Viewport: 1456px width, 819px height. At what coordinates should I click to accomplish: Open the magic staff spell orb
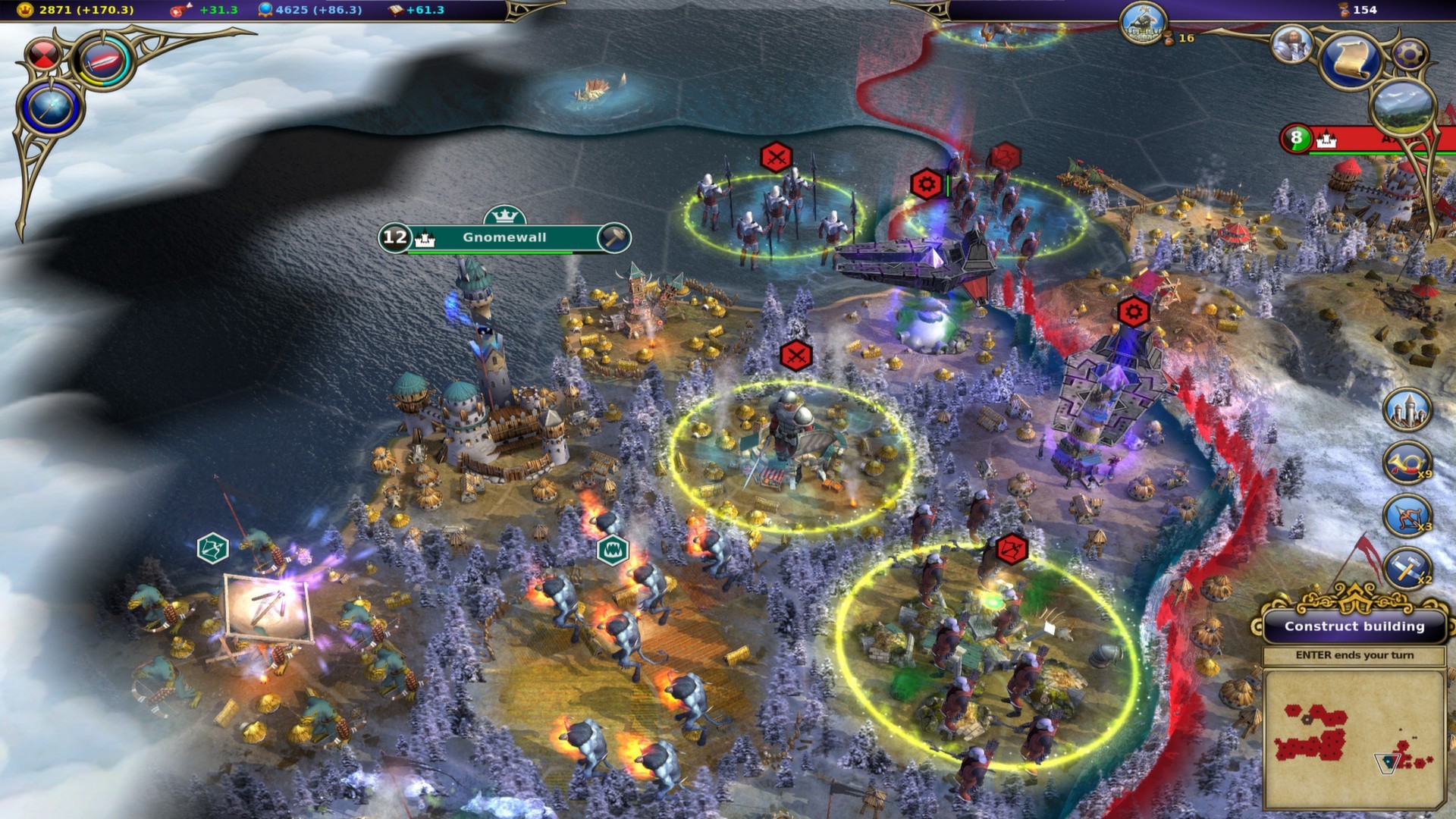pyautogui.click(x=52, y=107)
